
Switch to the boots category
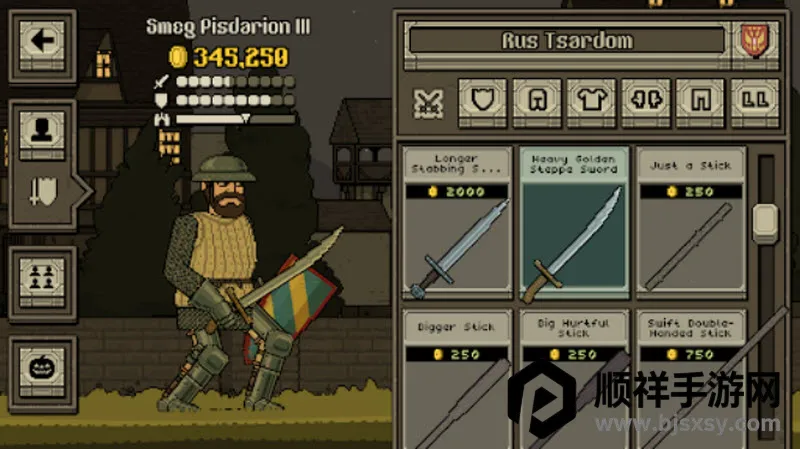click(755, 100)
